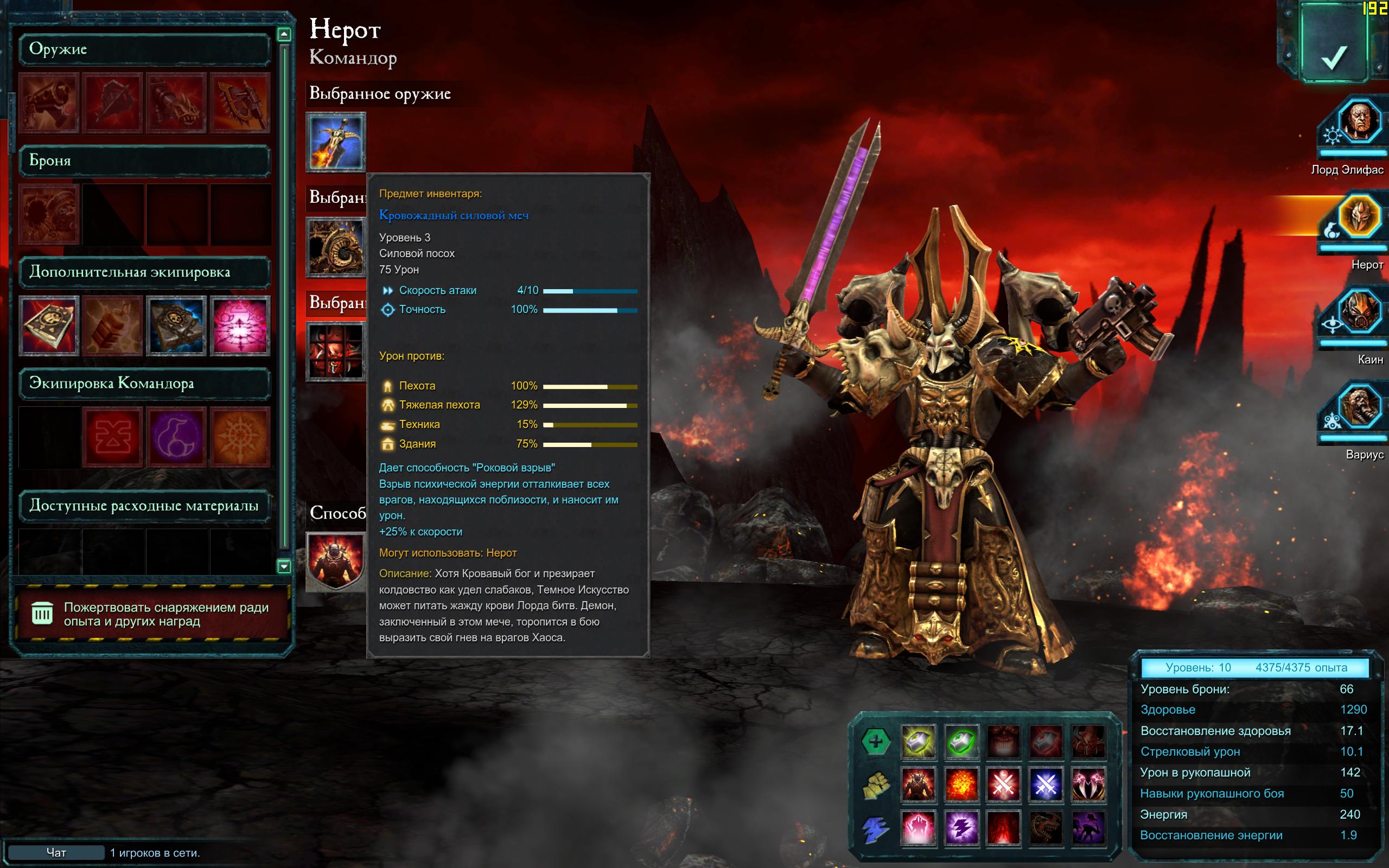This screenshot has height=868, width=1389.
Task: Select the equipped flaming sword weapon slot
Action: pyautogui.click(x=336, y=142)
